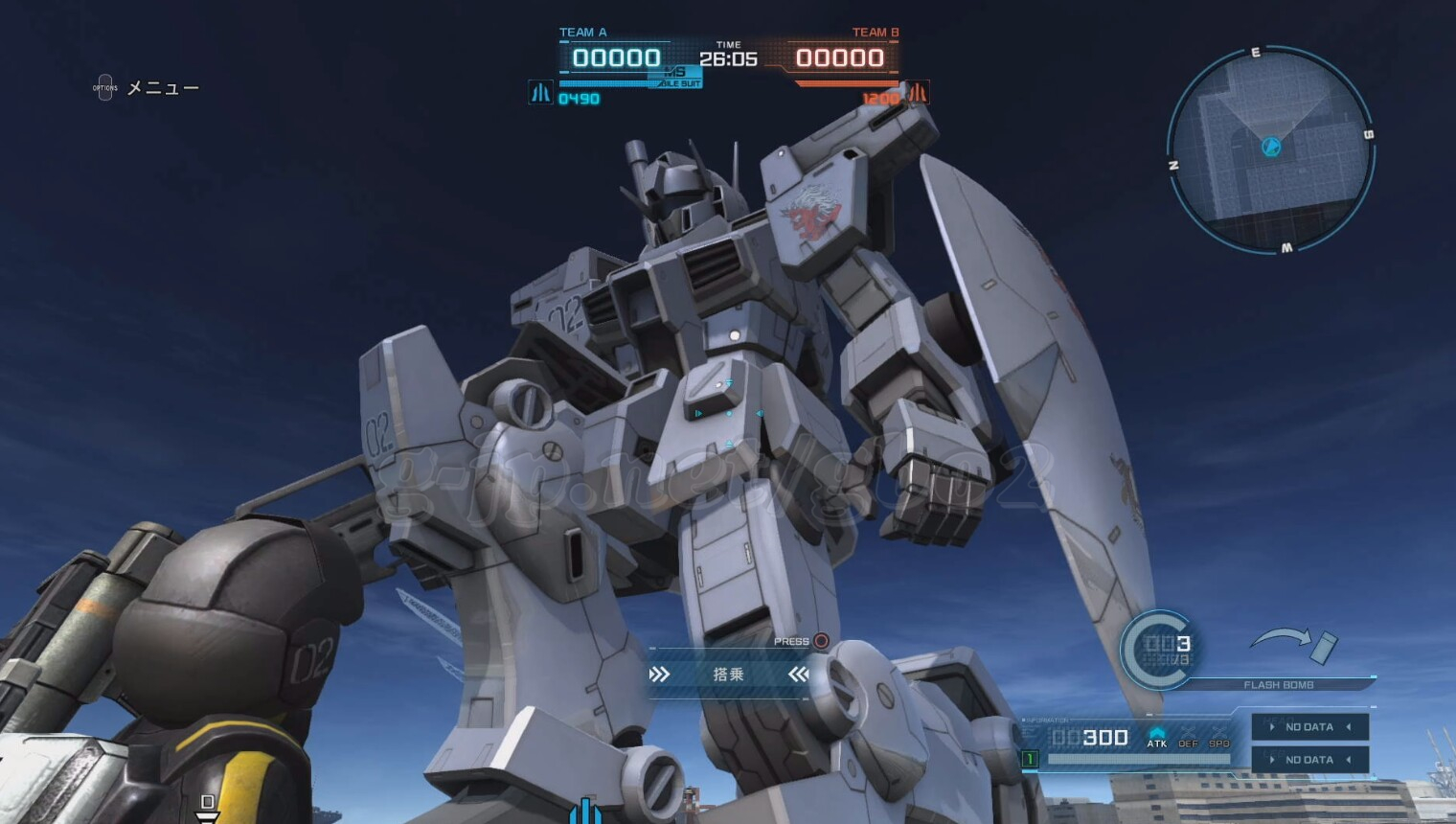Click the blue player marker on minimap
This screenshot has height=824, width=1456.
click(1271, 147)
